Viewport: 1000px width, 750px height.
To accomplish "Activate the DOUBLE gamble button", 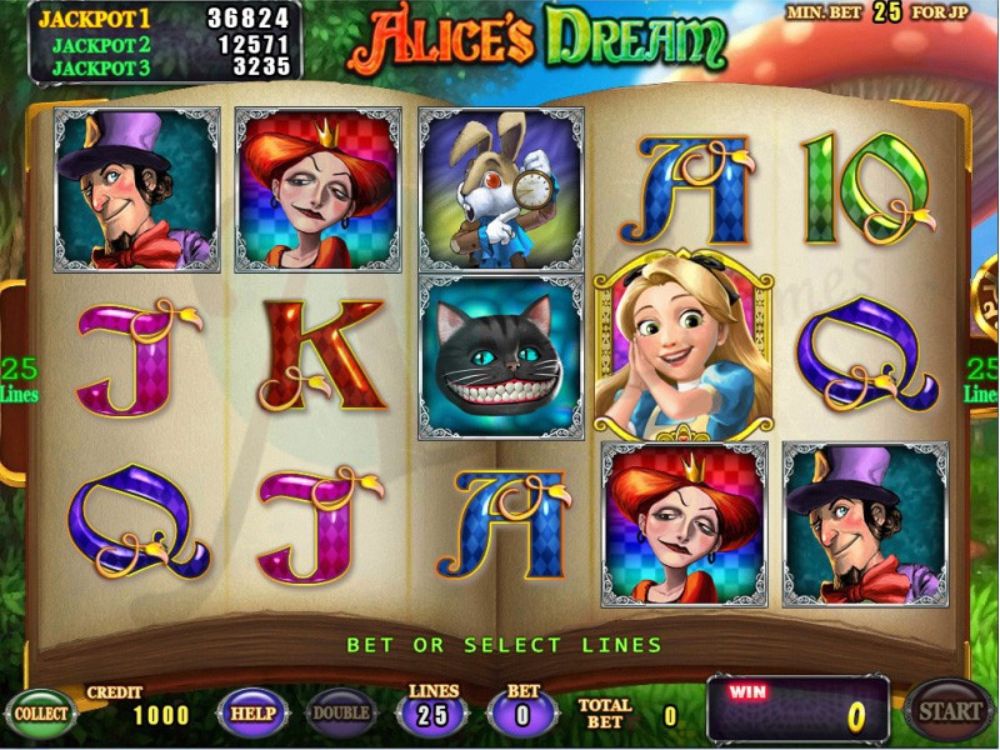I will tap(342, 714).
